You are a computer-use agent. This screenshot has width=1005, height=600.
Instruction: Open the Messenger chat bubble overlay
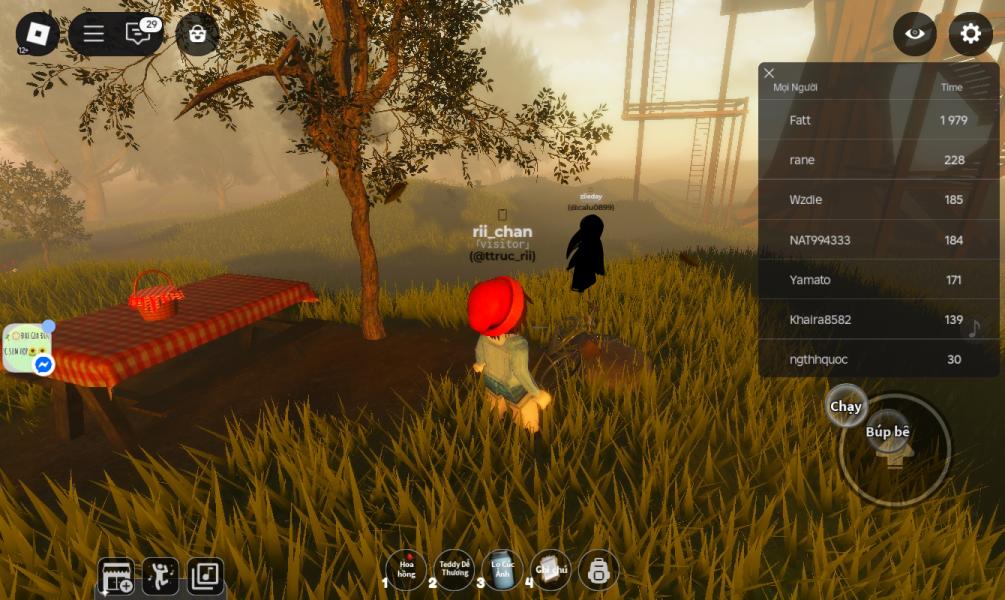27,349
